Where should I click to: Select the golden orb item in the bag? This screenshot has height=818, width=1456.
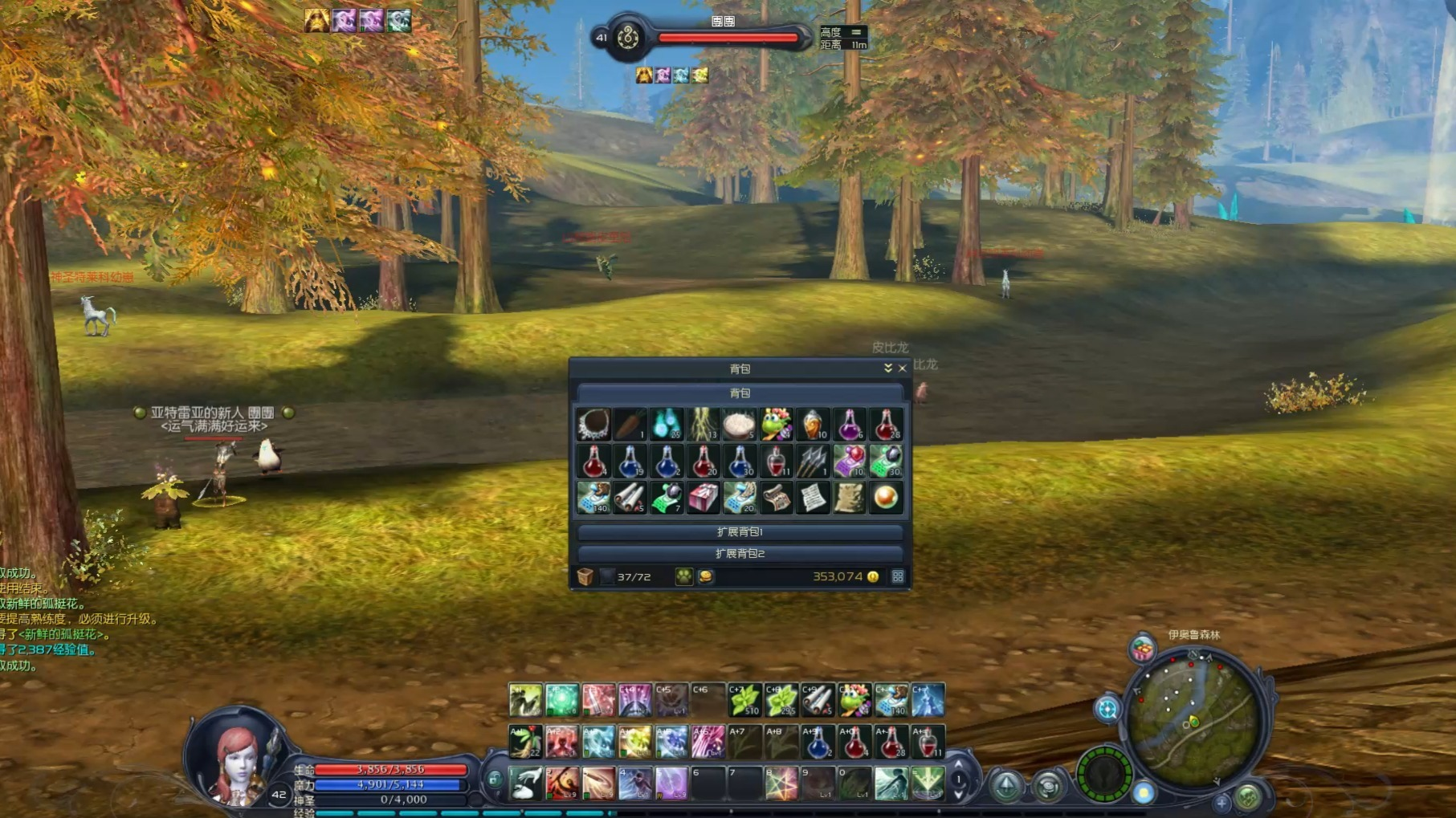point(886,499)
